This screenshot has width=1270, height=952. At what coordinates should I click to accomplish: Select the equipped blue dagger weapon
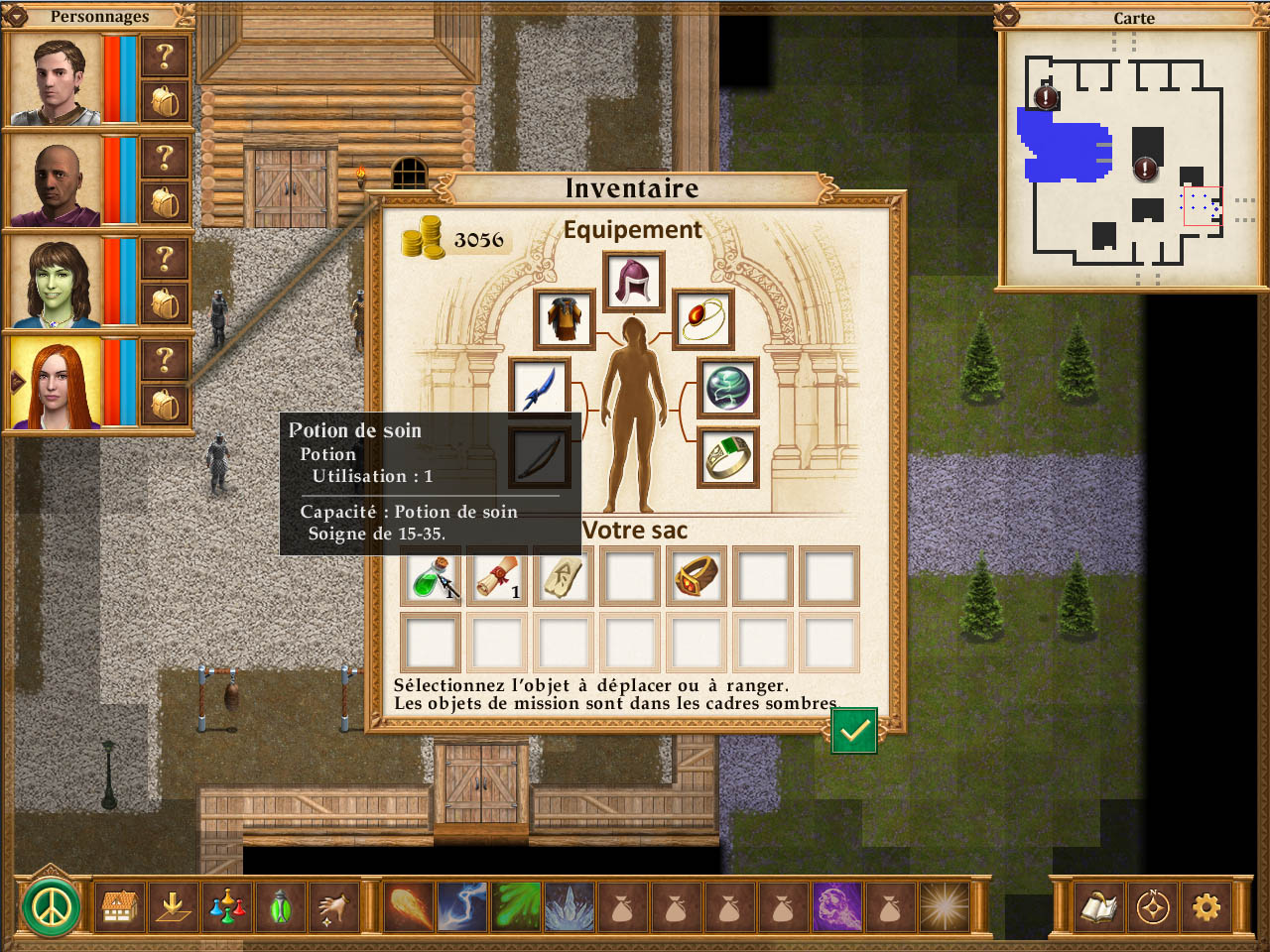[x=539, y=389]
